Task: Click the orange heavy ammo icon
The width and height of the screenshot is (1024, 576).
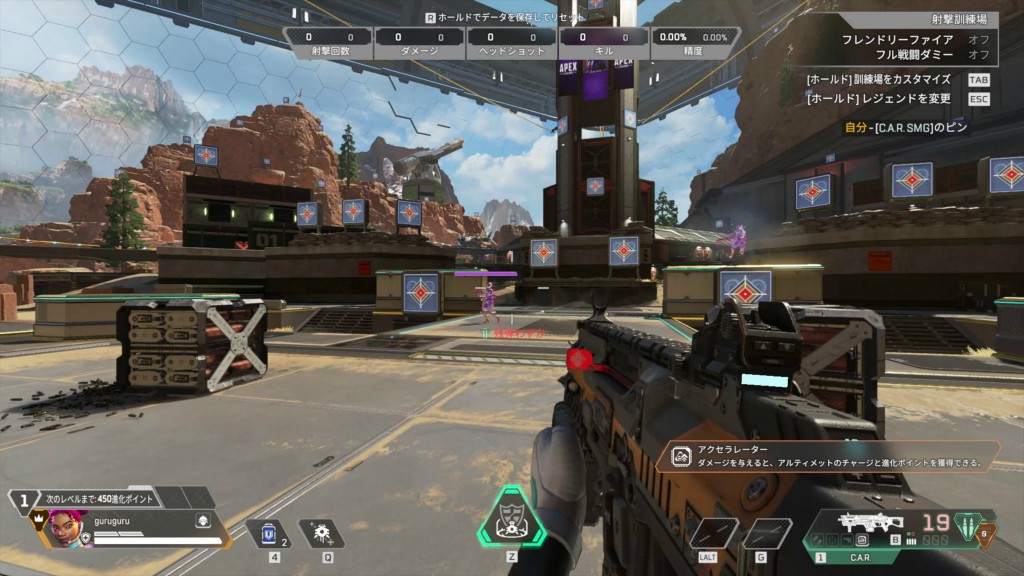Action: pos(986,535)
